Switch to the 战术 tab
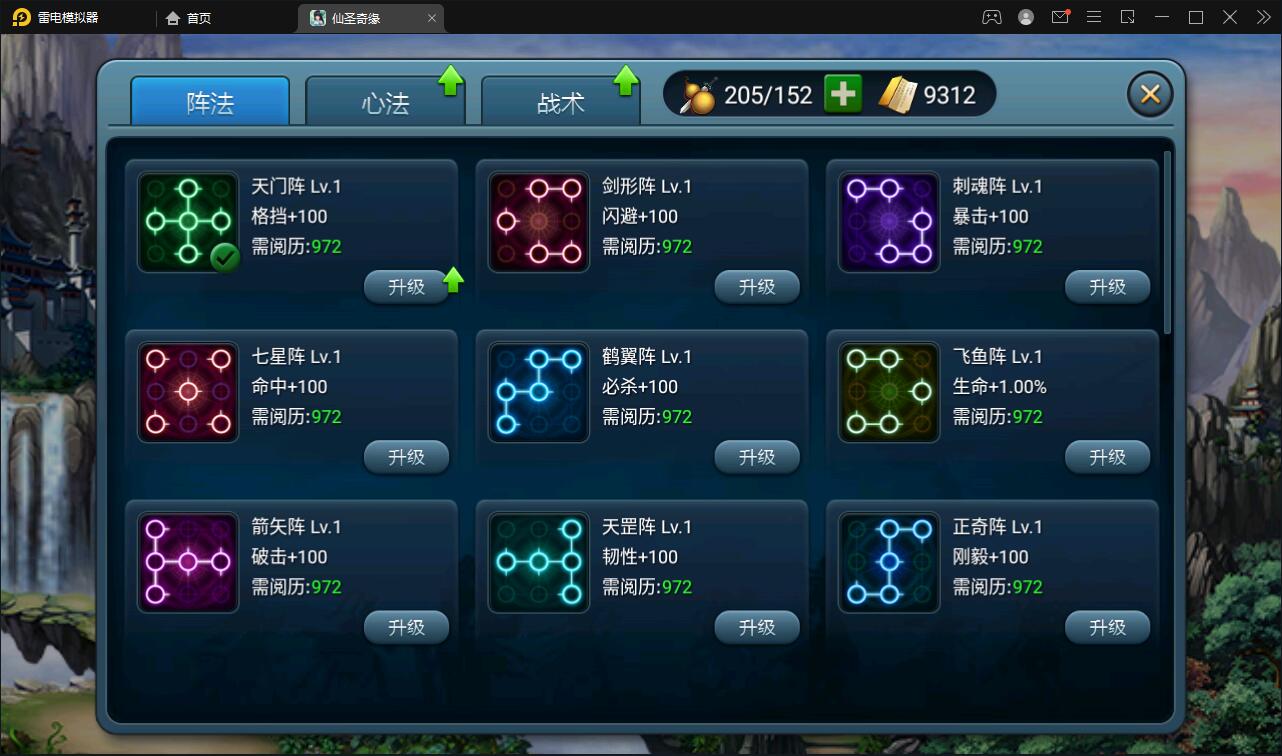Screen dimensions: 1282x756 tap(560, 100)
